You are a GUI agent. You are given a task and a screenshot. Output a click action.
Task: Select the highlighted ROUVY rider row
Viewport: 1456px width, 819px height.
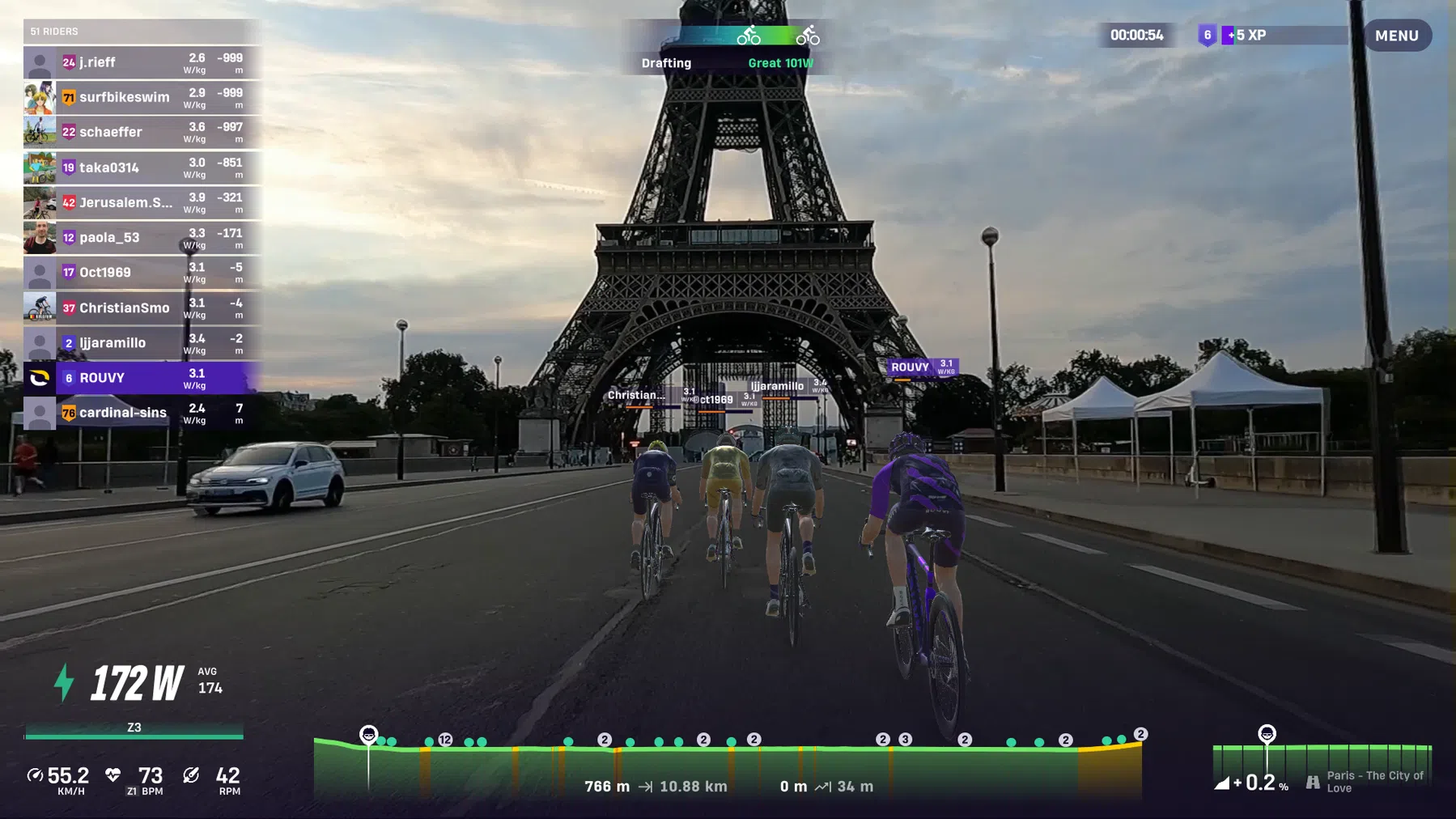click(x=142, y=377)
